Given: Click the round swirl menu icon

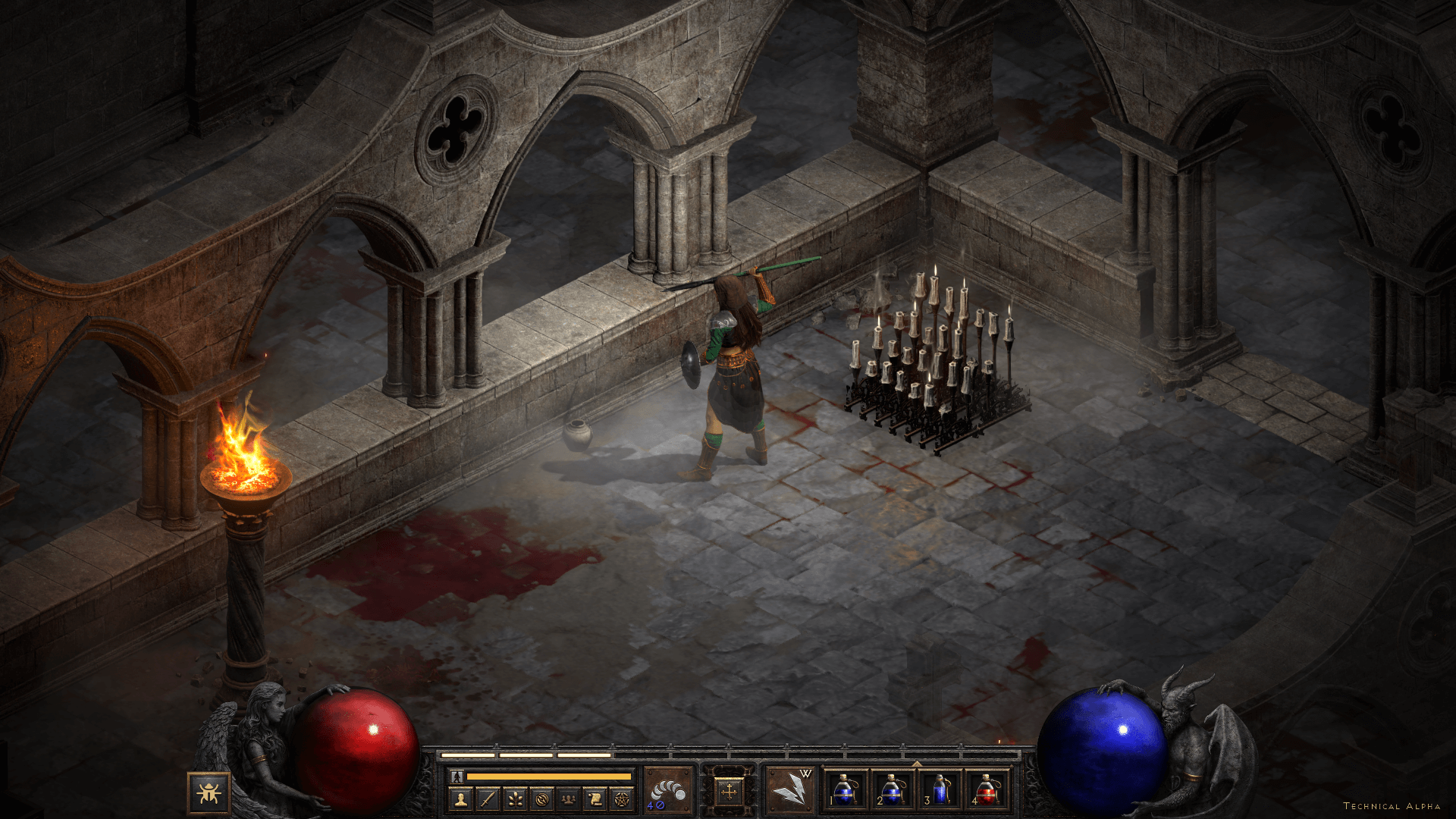Looking at the screenshot, I should coord(541,799).
